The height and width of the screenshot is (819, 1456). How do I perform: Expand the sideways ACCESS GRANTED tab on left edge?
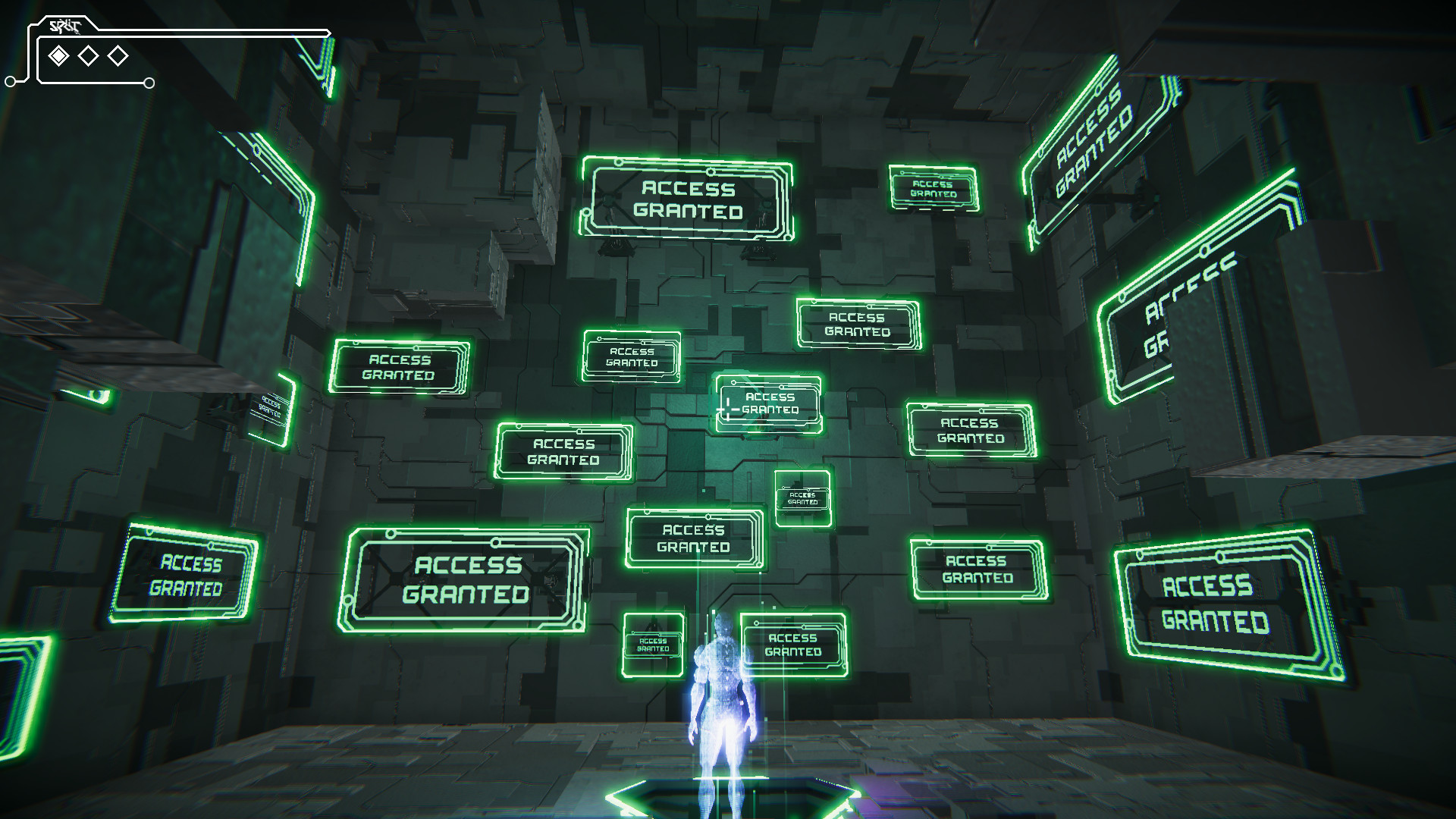click(271, 406)
